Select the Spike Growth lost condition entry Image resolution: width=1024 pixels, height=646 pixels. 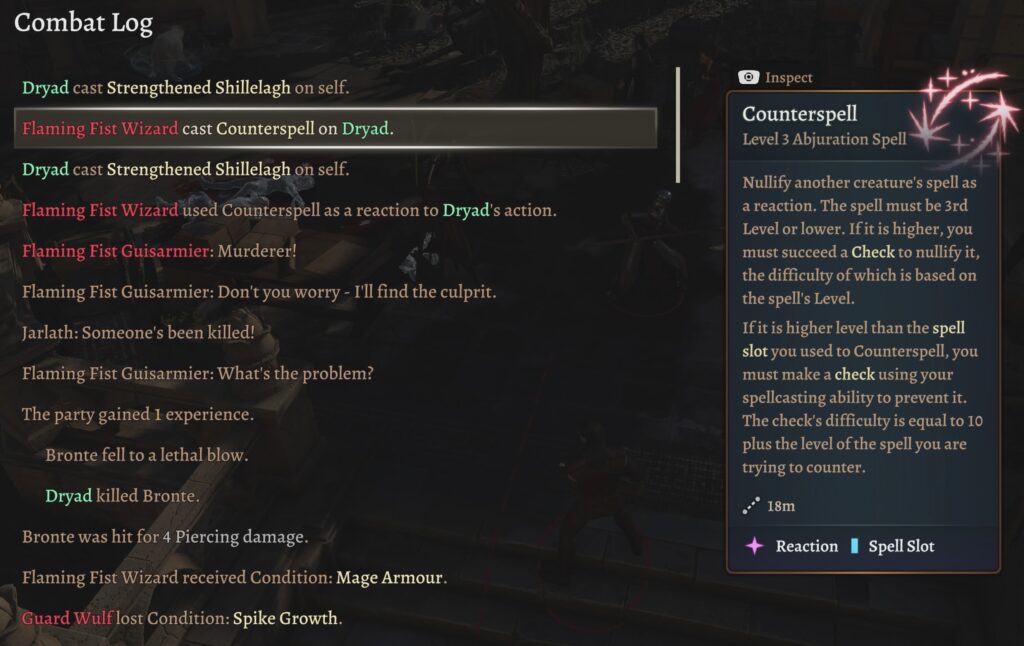(x=182, y=618)
